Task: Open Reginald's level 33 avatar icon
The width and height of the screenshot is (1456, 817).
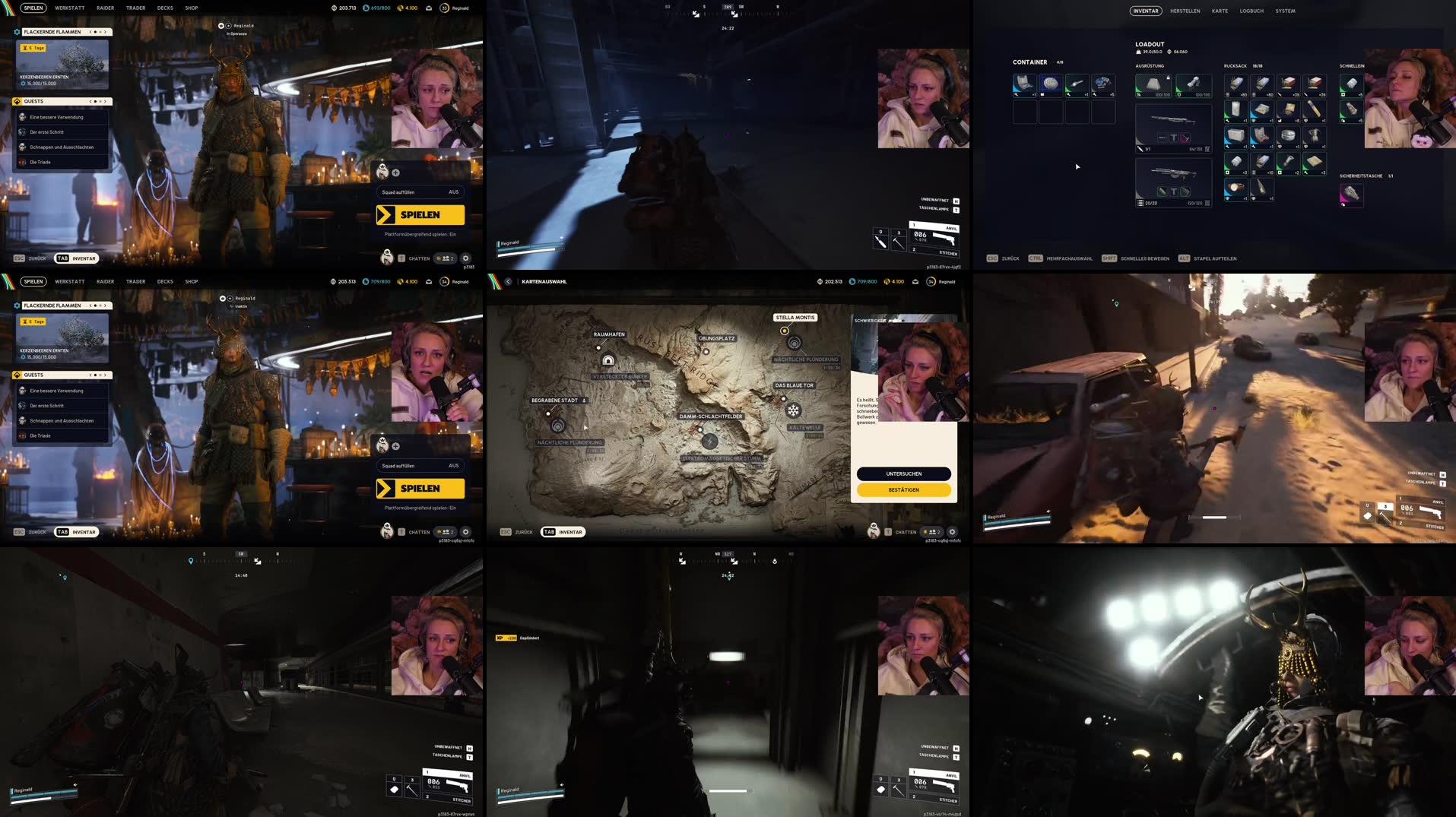Action: click(444, 8)
